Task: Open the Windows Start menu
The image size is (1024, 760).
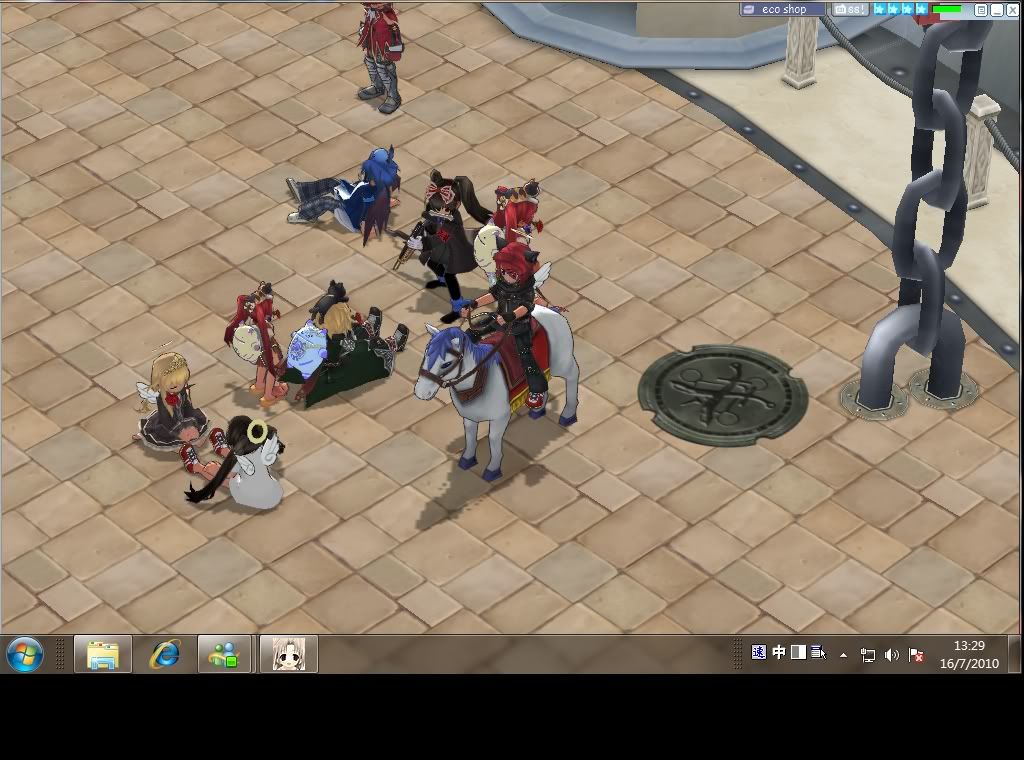Action: [x=25, y=655]
